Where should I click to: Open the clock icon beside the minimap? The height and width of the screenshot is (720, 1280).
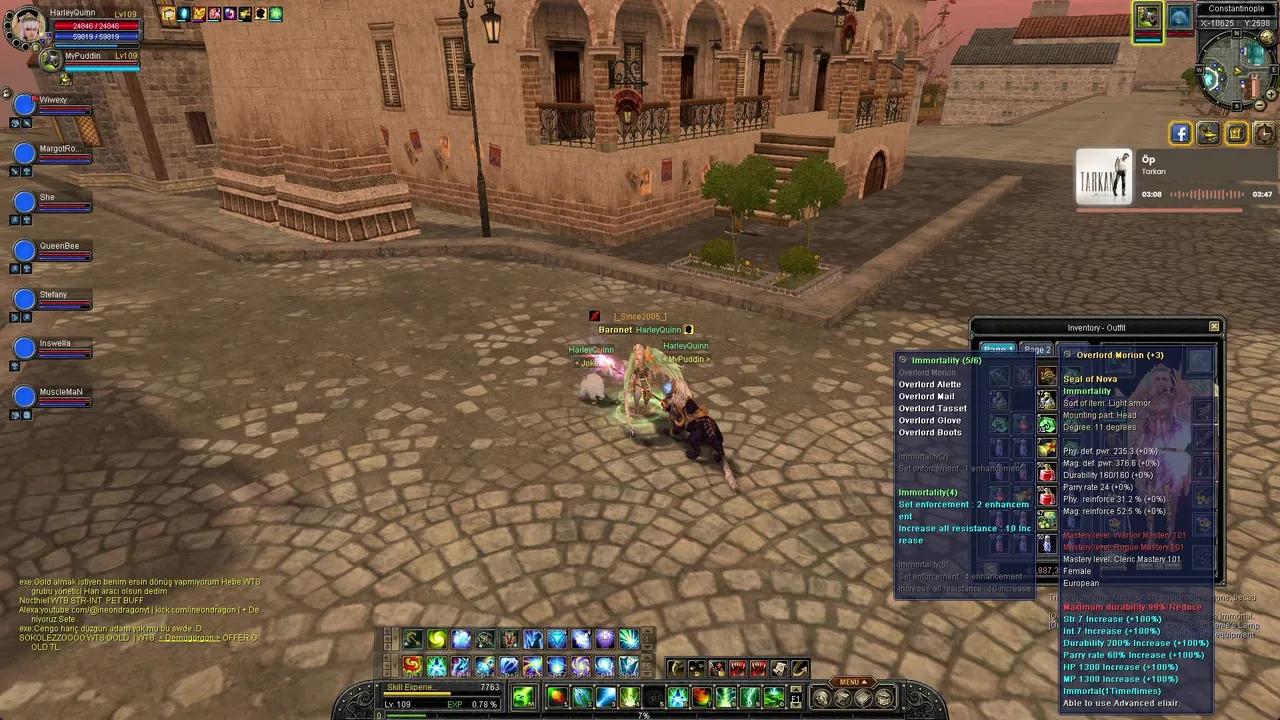1264,133
